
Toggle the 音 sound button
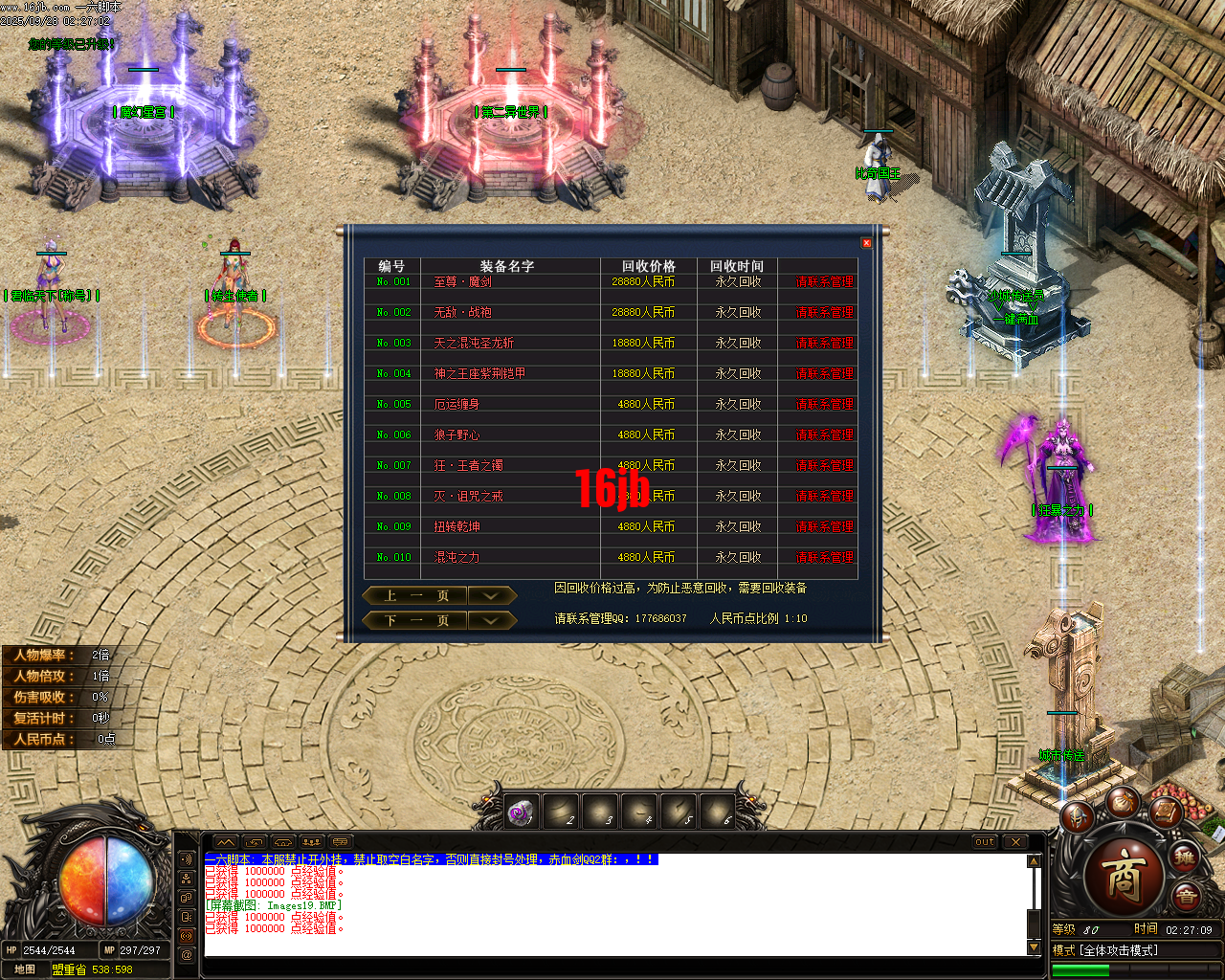tap(1186, 895)
